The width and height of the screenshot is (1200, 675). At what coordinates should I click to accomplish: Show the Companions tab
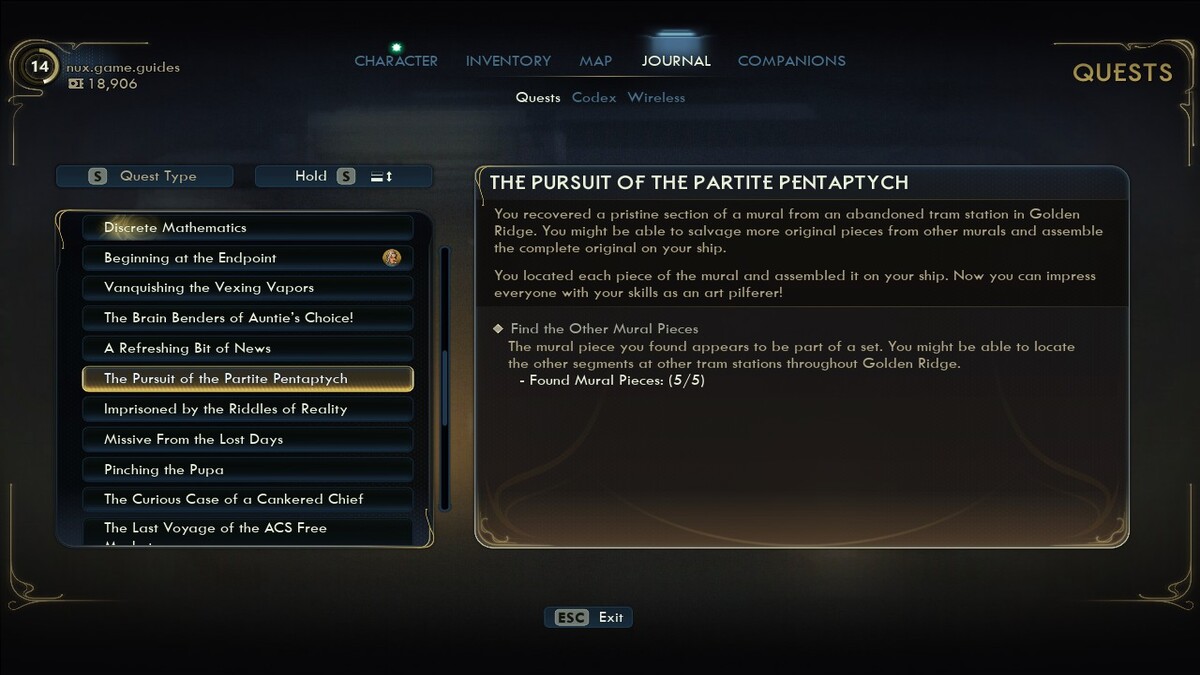(x=791, y=61)
